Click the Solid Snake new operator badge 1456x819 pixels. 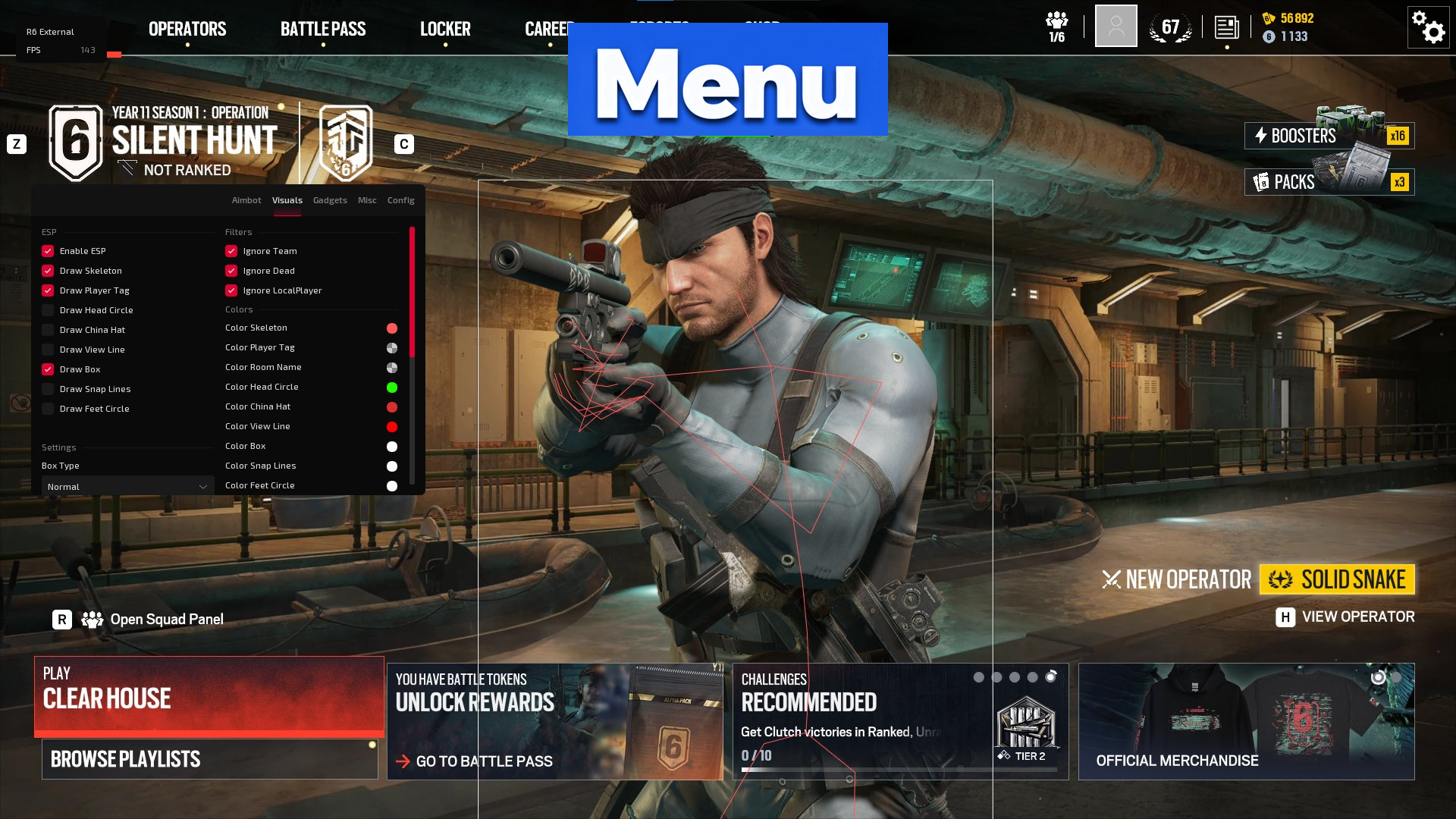[1337, 579]
